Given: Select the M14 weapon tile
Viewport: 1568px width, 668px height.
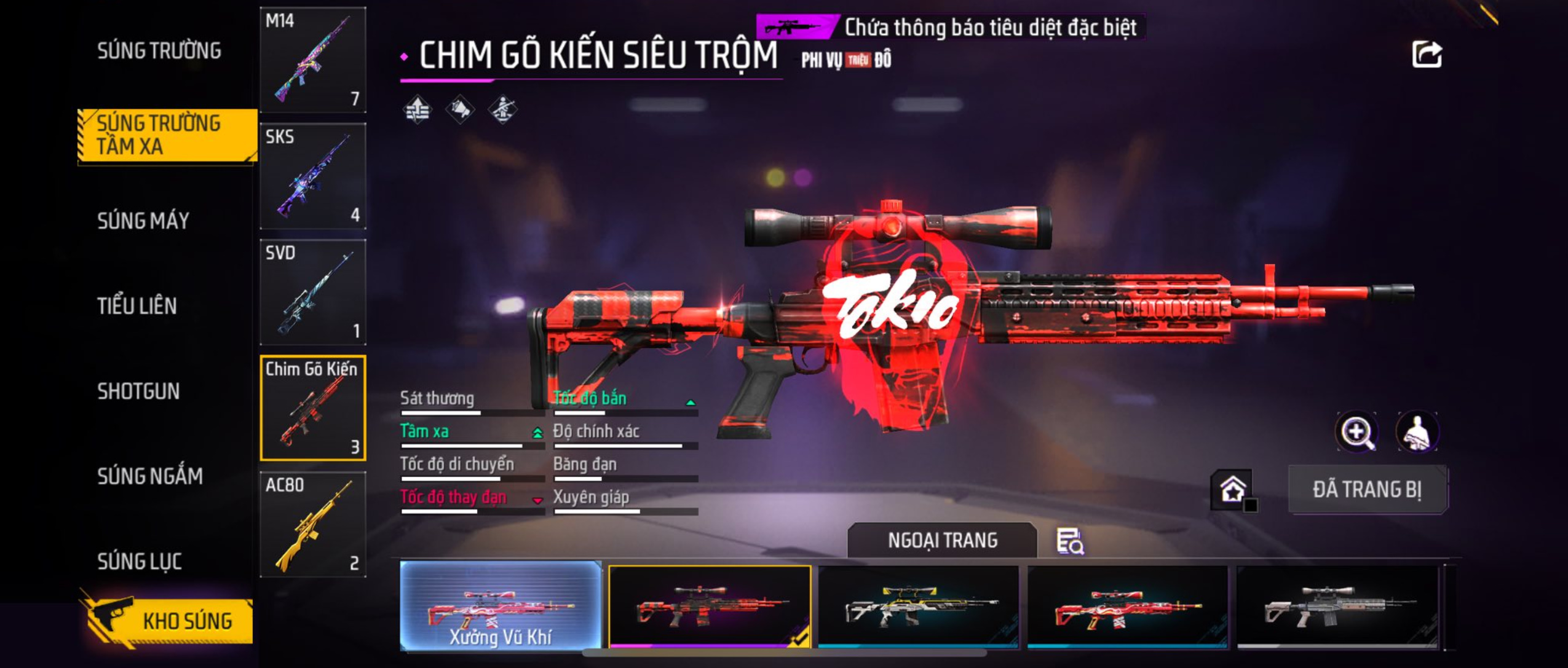Looking at the screenshot, I should click(x=312, y=60).
